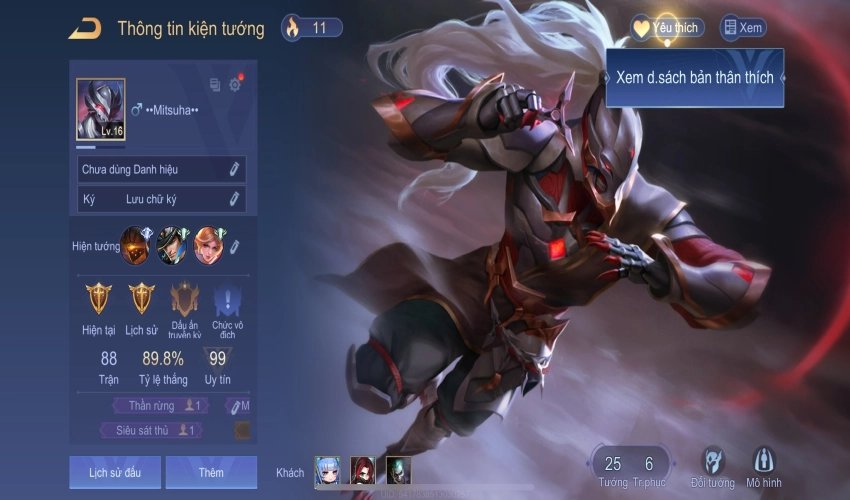850x500 pixels.
Task: Open the Mô hình model view
Action: [x=764, y=466]
